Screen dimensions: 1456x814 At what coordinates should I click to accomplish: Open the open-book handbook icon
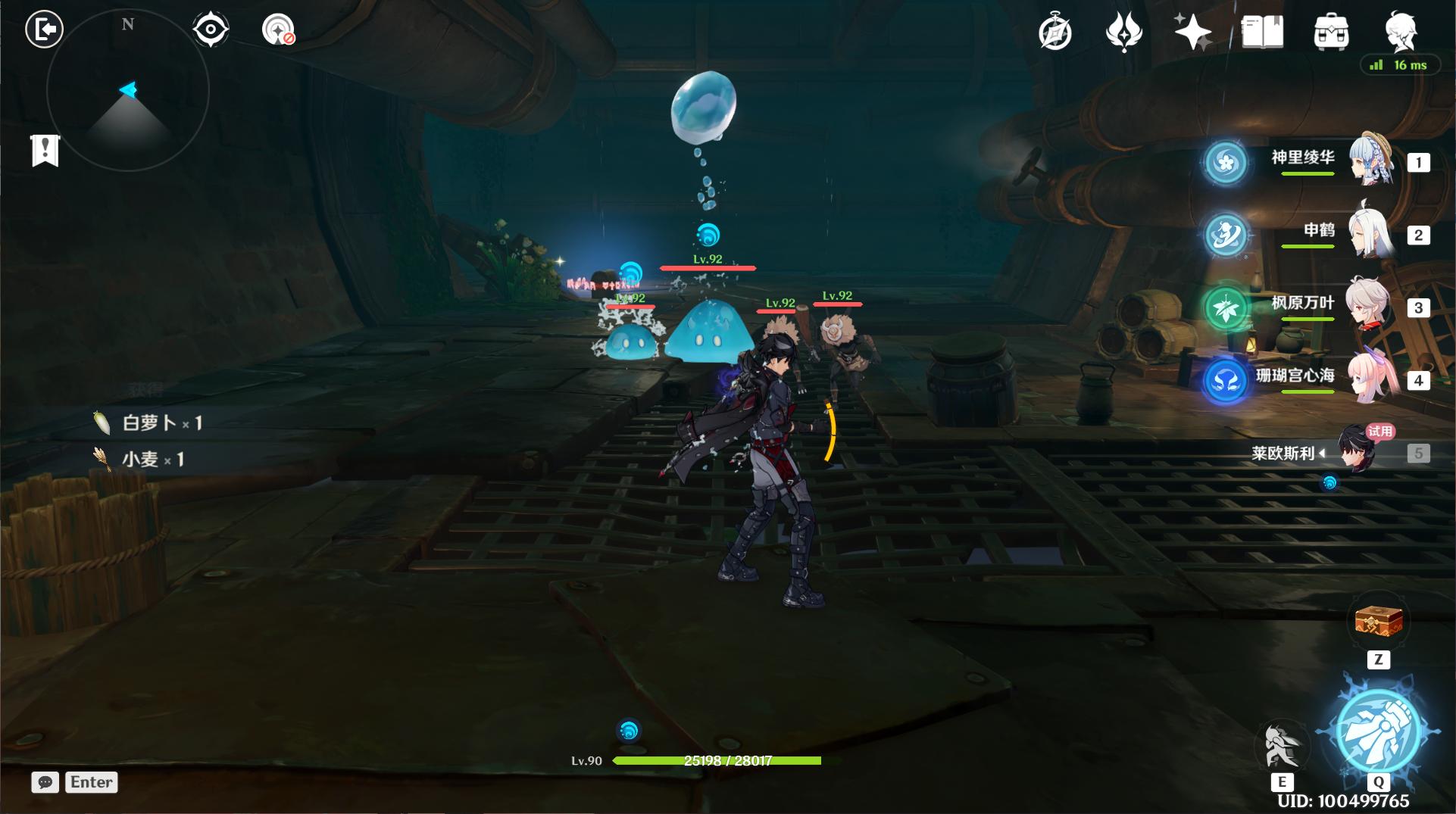[1262, 33]
